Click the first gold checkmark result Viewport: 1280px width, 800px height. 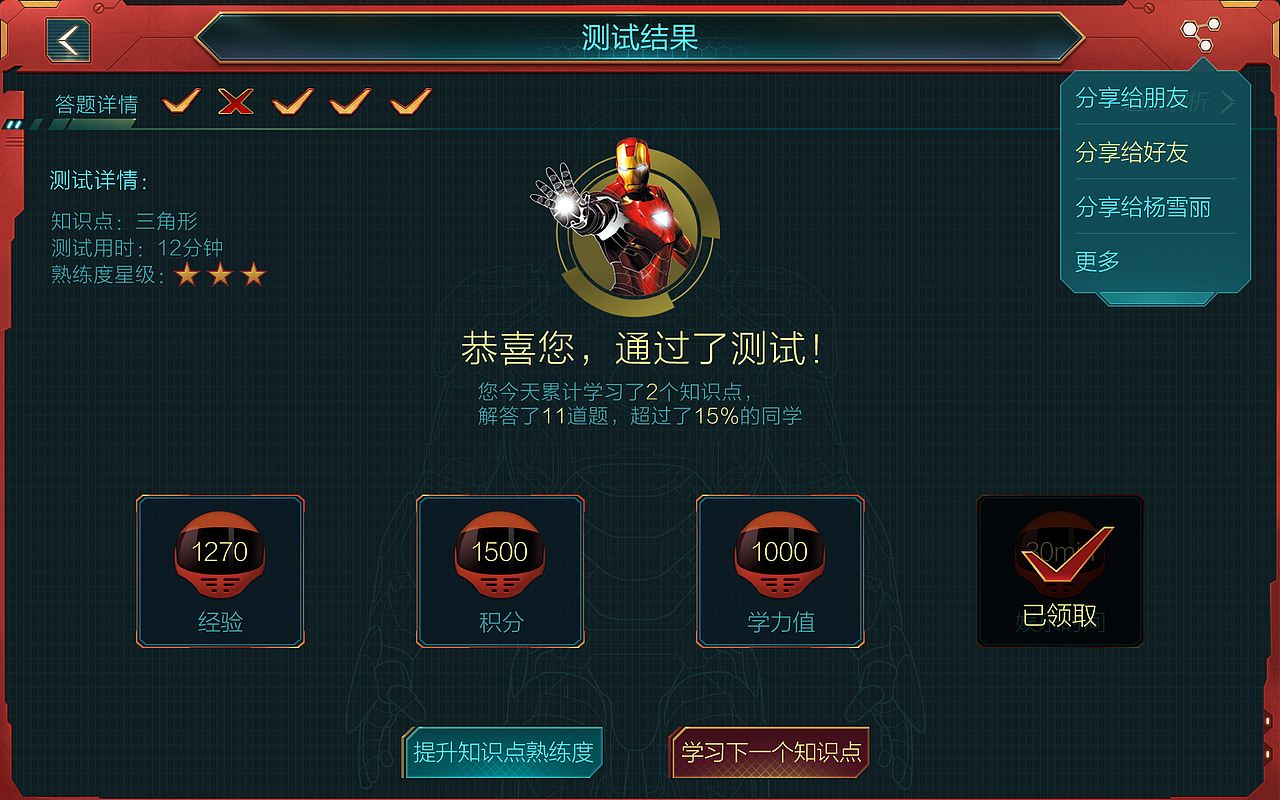(x=180, y=100)
